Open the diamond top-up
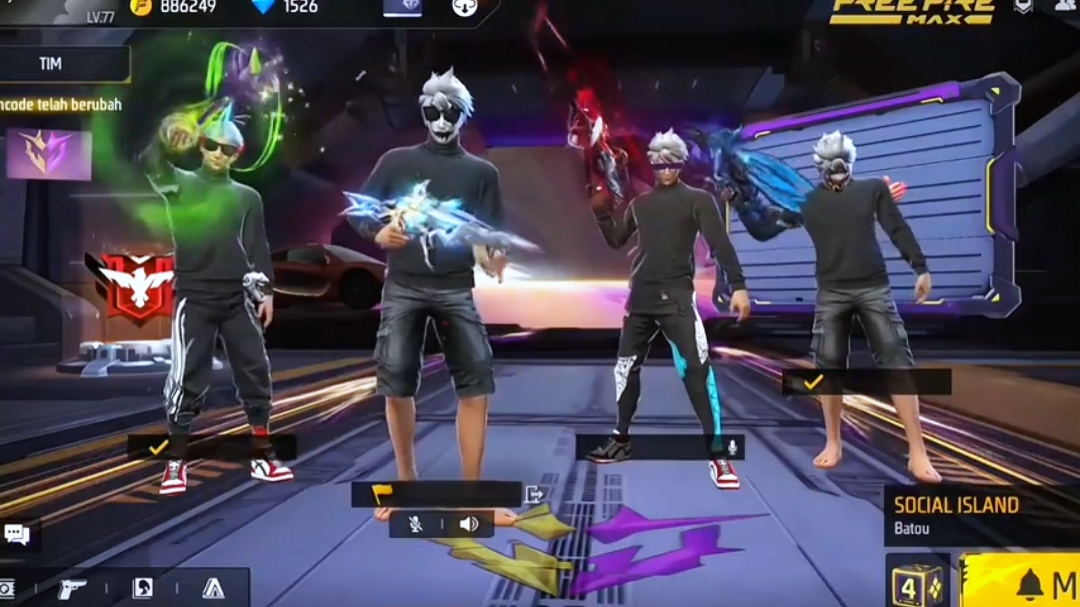The image size is (1080, 607). [x=263, y=6]
